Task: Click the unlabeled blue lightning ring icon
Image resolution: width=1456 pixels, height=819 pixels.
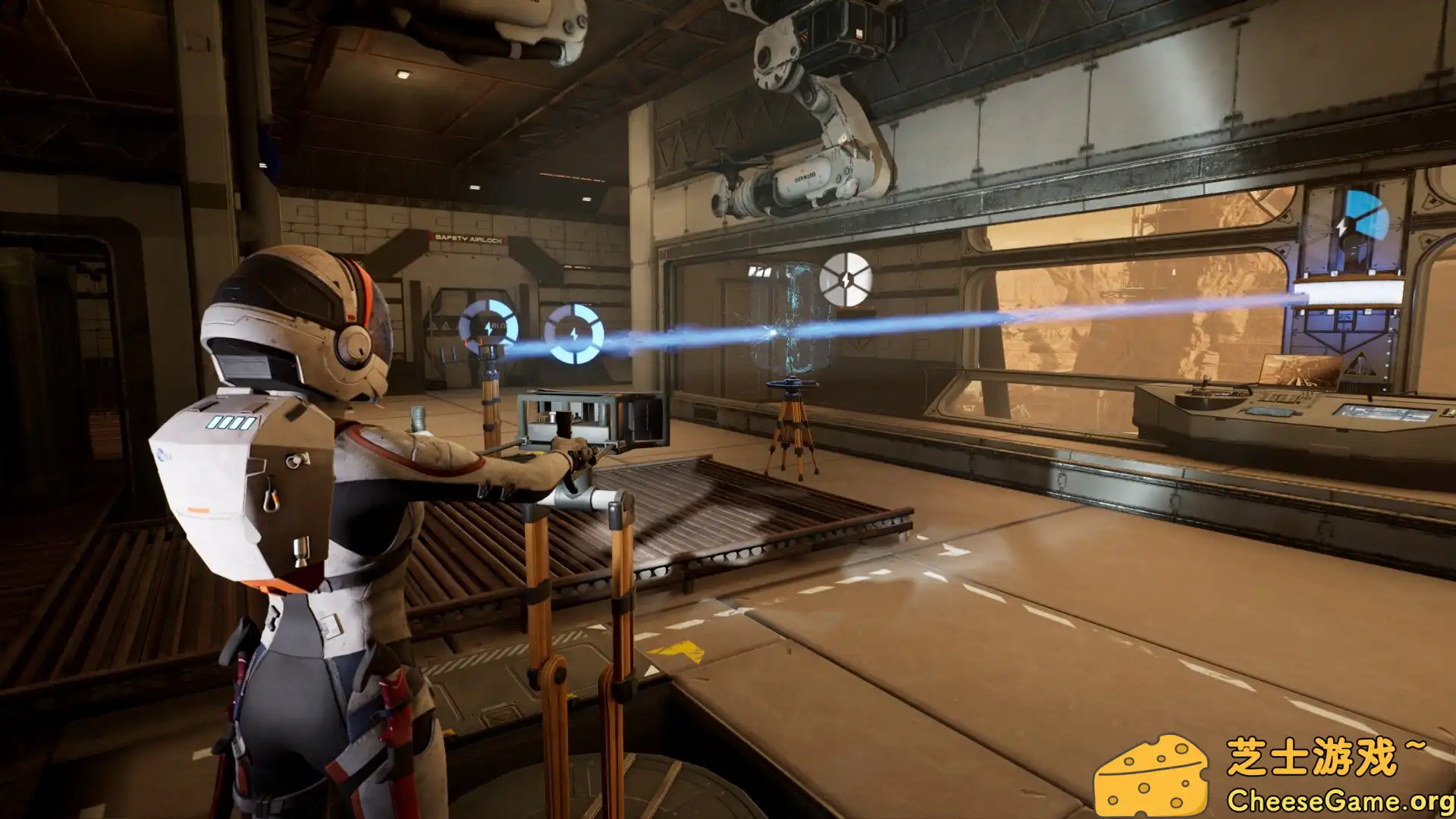Action: pos(574,334)
